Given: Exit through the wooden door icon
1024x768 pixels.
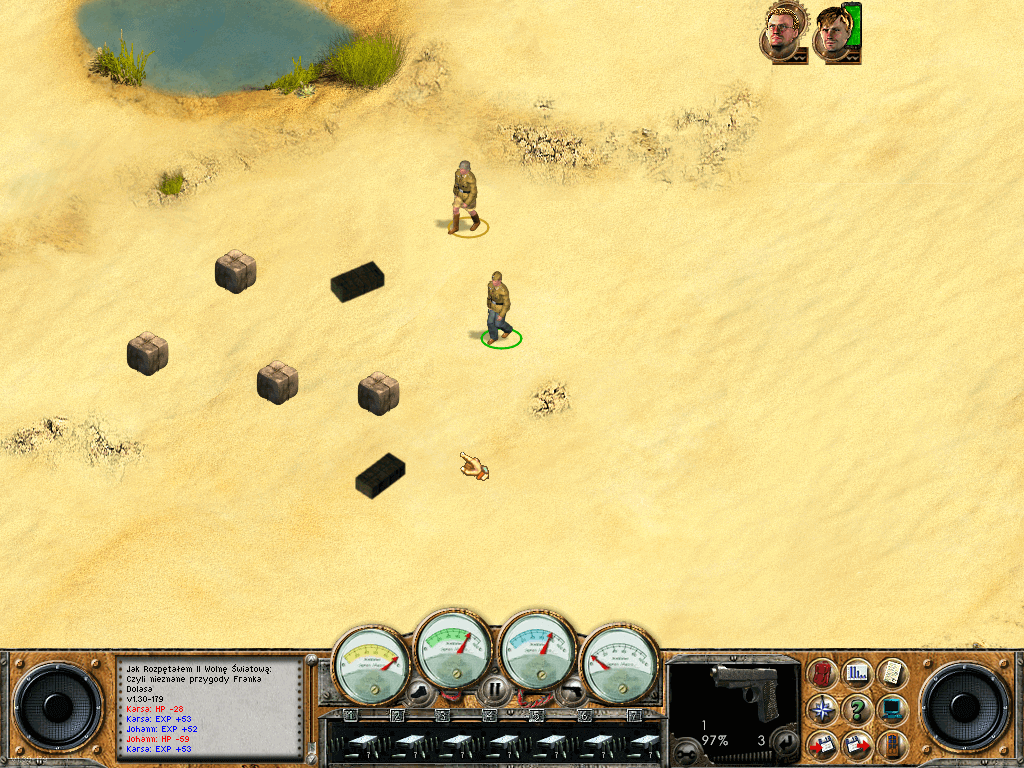Looking at the screenshot, I should point(891,744).
